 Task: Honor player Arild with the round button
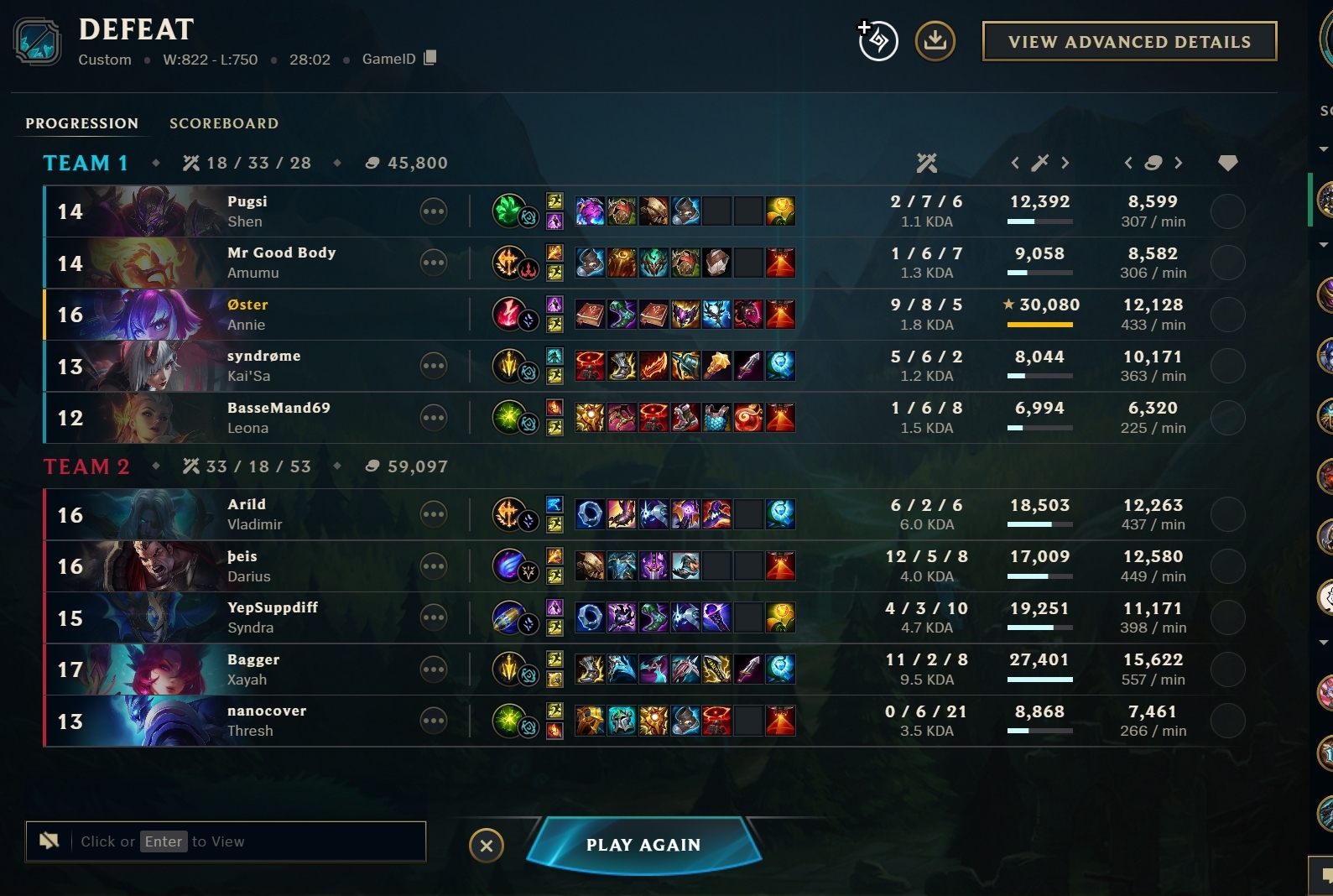(x=1227, y=514)
